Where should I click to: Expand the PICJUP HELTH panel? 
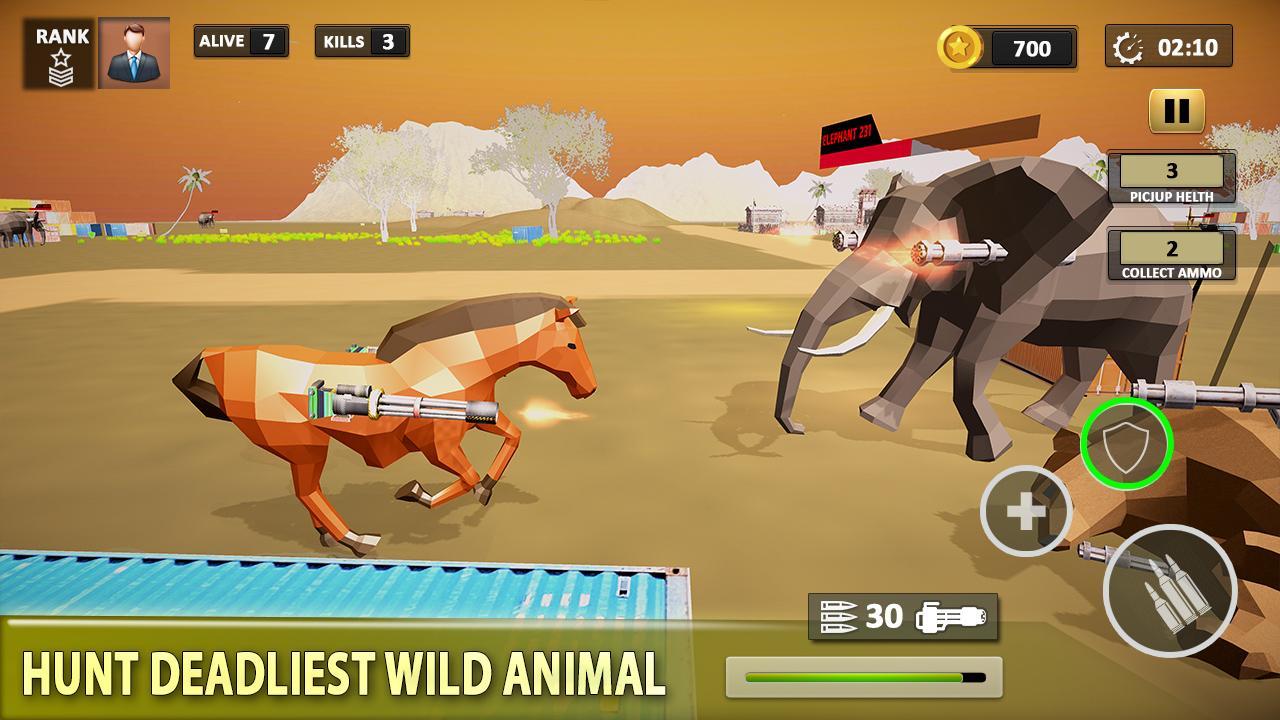pyautogui.click(x=1173, y=180)
